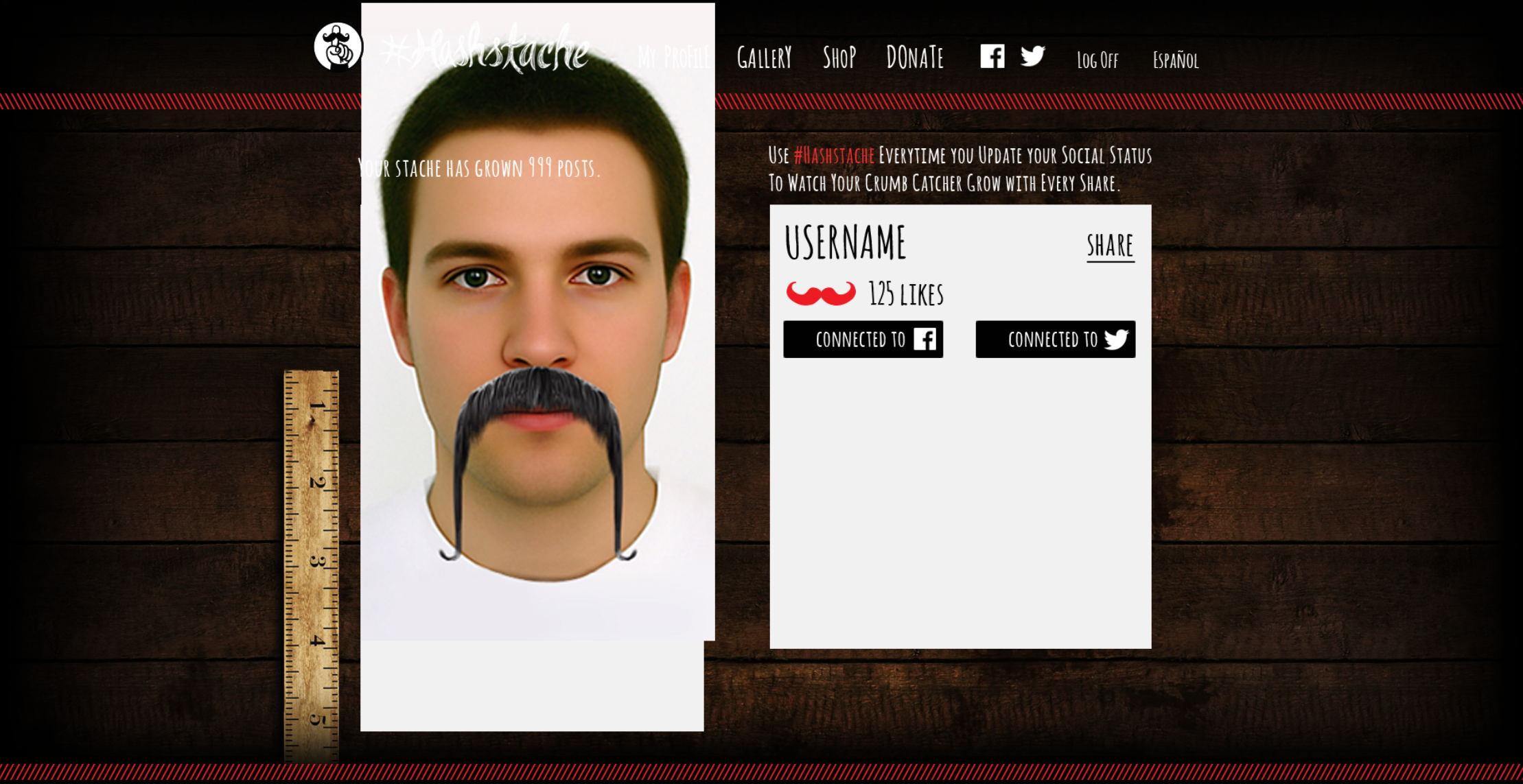Open the Facebook page via header Facebook icon
1523x784 pixels.
pos(992,58)
